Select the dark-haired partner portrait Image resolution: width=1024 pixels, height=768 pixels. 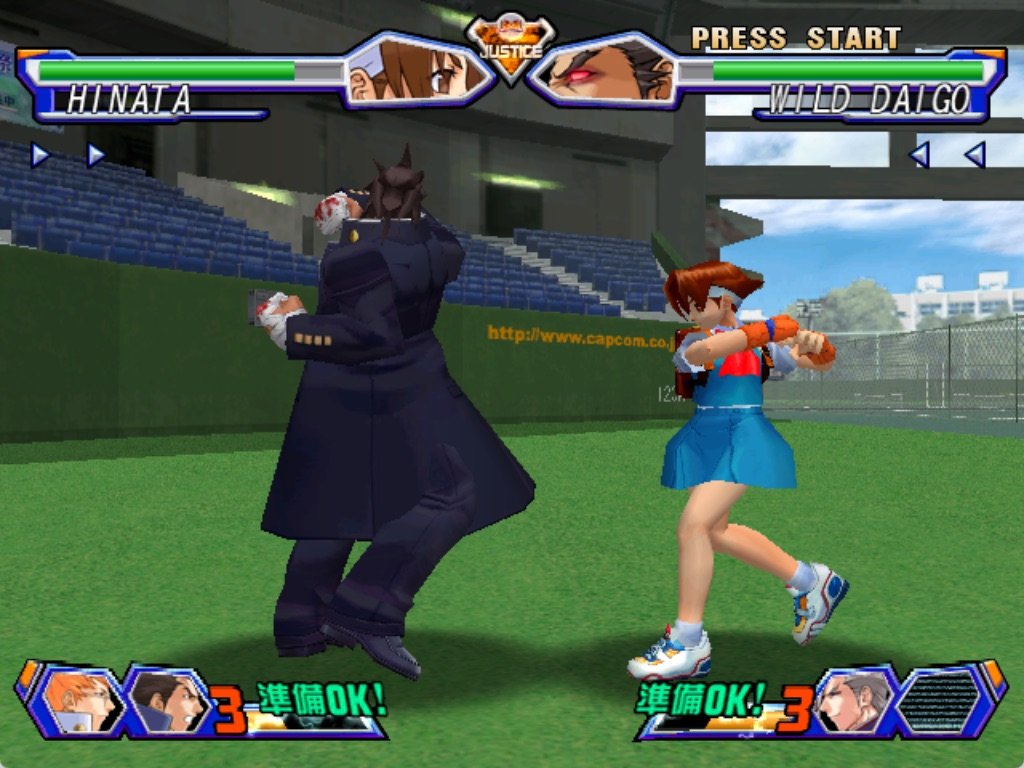[165, 702]
